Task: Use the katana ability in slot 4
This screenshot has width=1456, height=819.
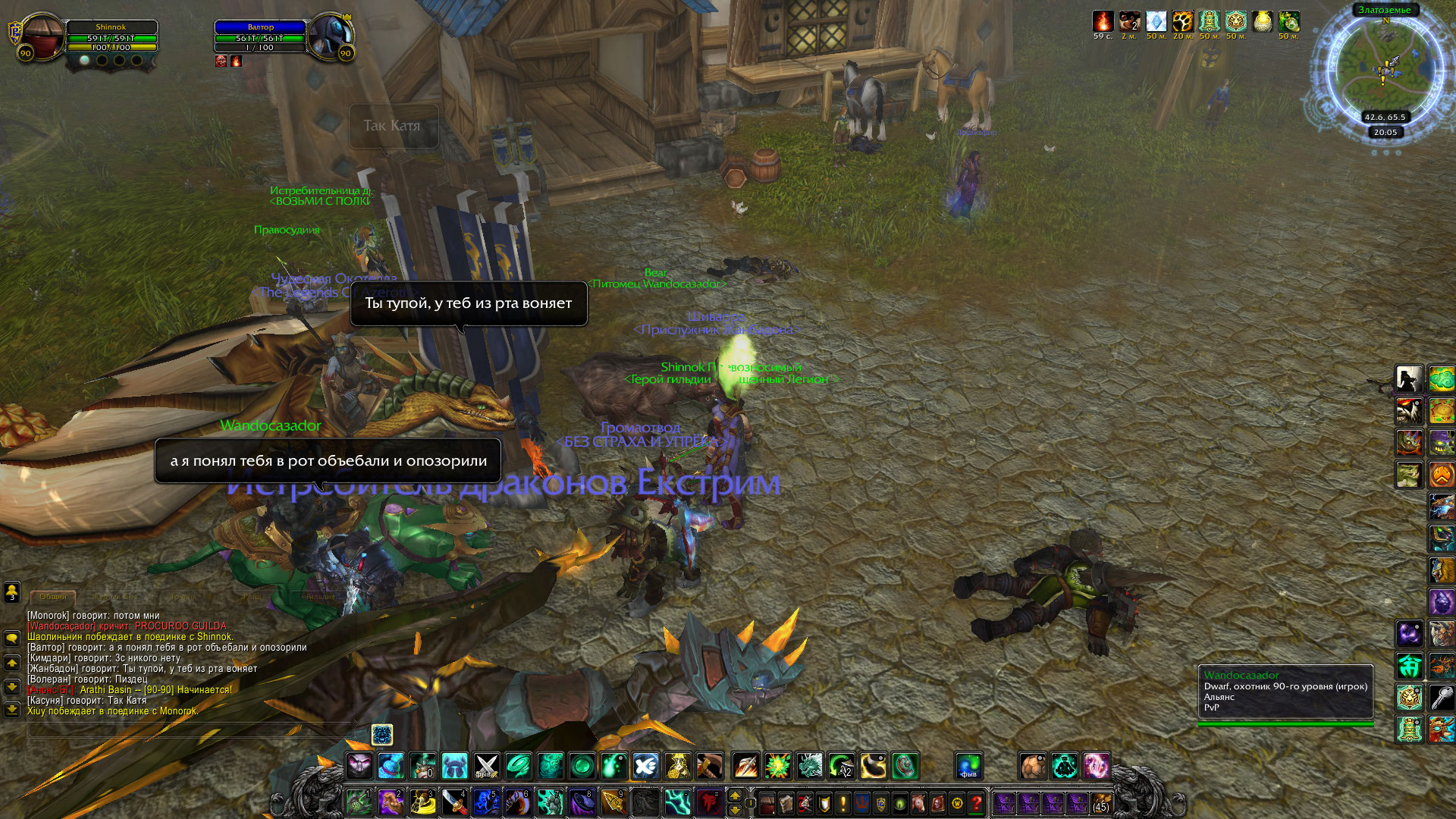Action: pos(454,802)
